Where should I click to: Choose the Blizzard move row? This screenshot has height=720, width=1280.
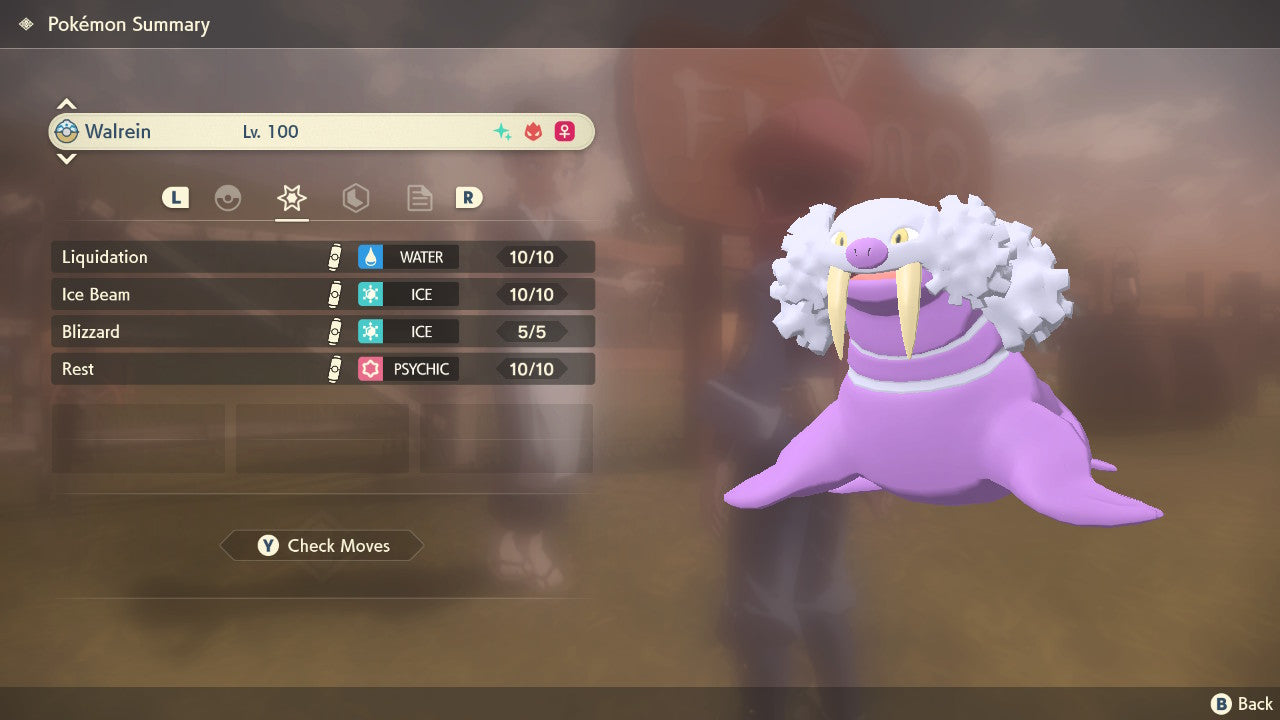pyautogui.click(x=322, y=332)
